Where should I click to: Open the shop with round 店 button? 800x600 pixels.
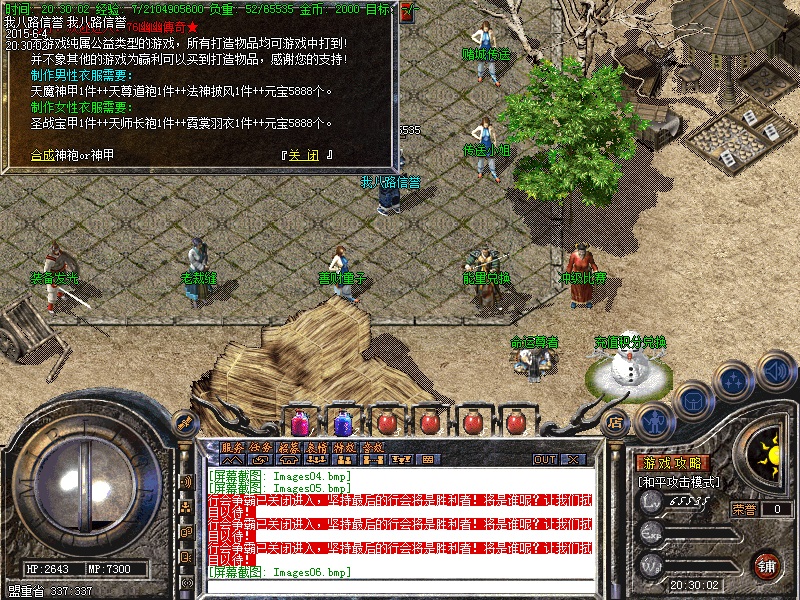(x=616, y=422)
